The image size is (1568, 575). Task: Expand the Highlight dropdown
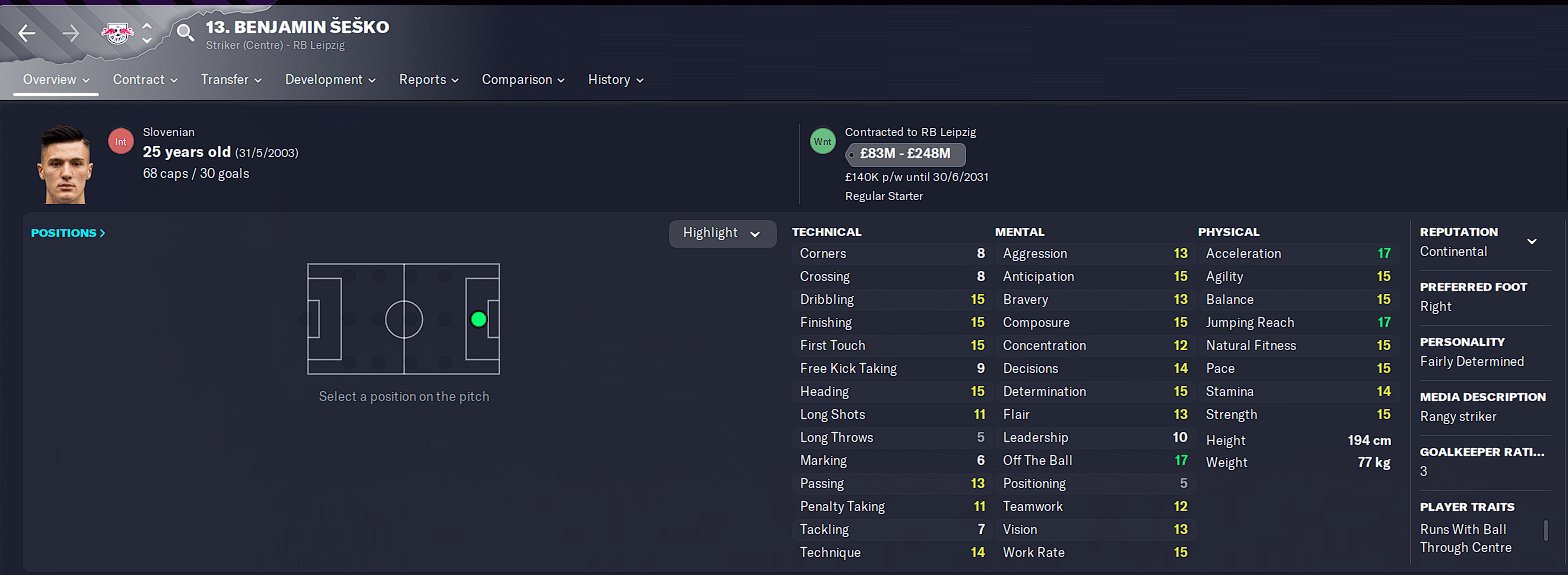click(722, 233)
